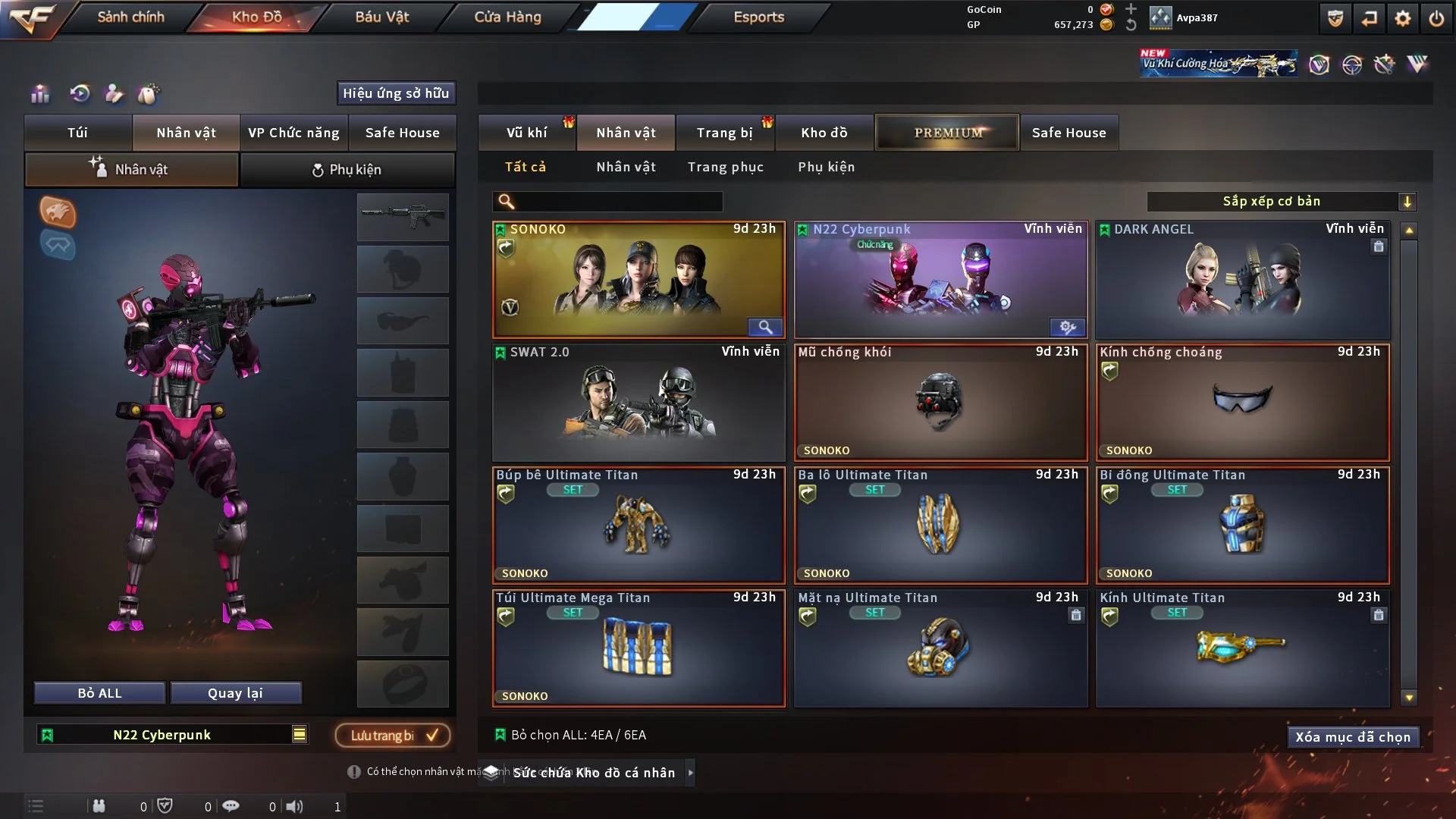Click Xóa mục đã chọn button
The image size is (1456, 819).
click(x=1352, y=737)
